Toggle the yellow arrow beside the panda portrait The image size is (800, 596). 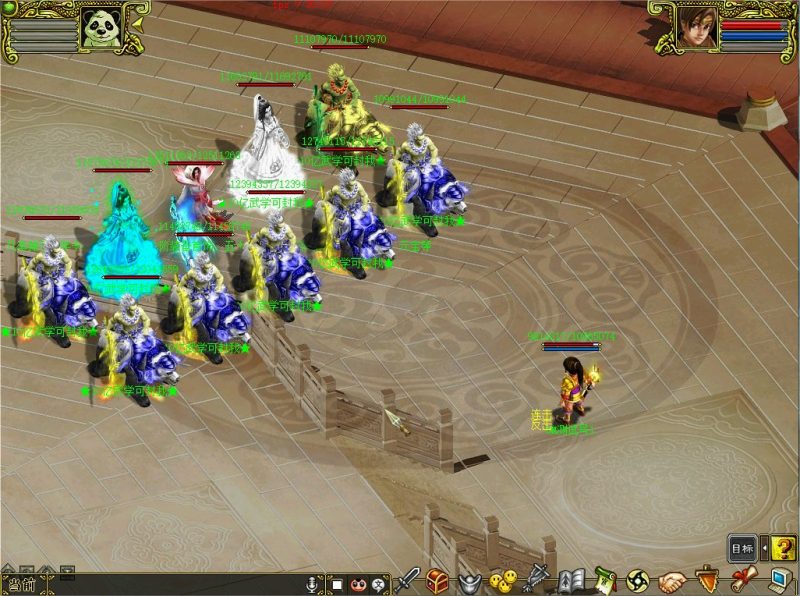tap(137, 23)
